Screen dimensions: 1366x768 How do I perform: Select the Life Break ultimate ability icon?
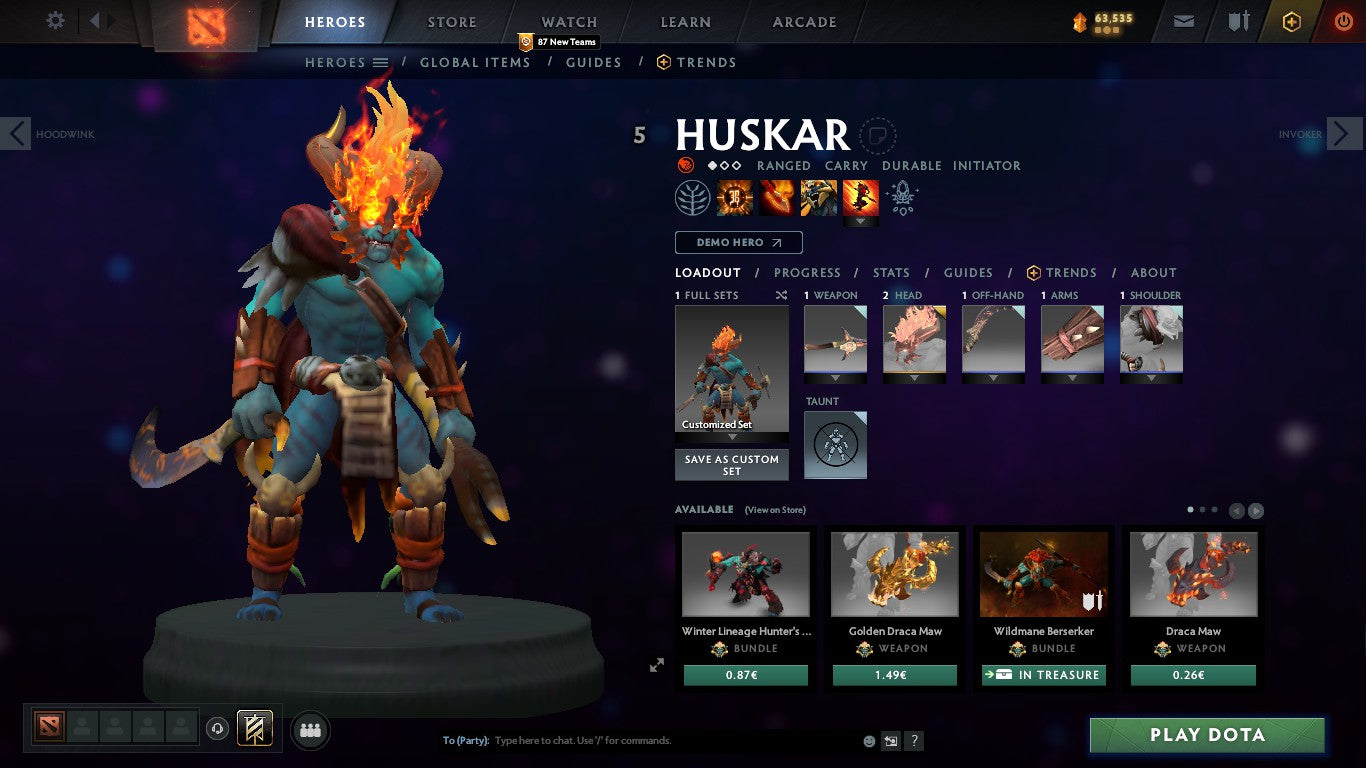click(860, 197)
